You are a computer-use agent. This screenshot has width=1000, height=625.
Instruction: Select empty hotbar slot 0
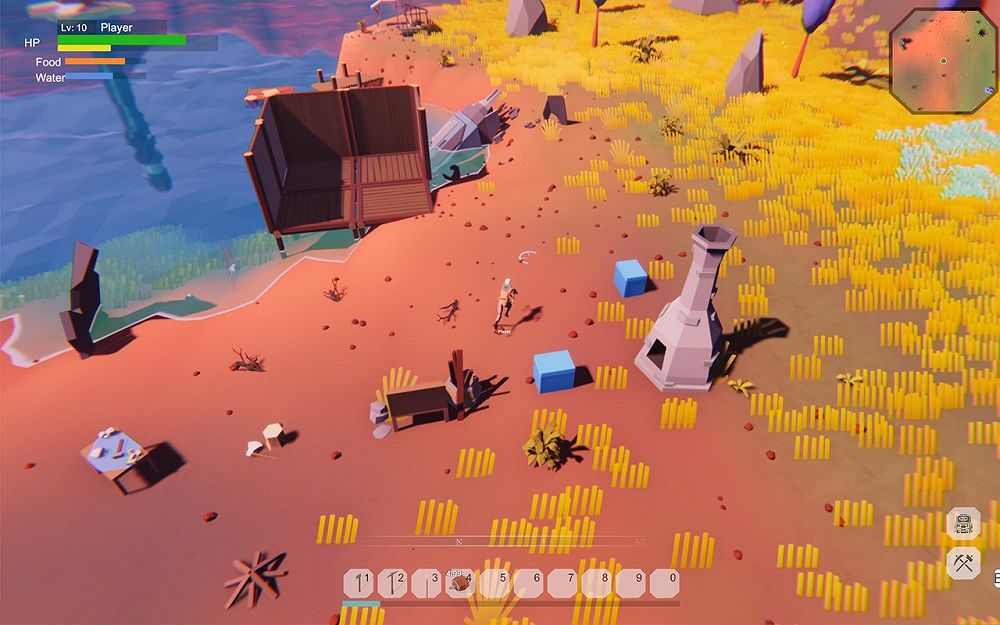tap(665, 583)
